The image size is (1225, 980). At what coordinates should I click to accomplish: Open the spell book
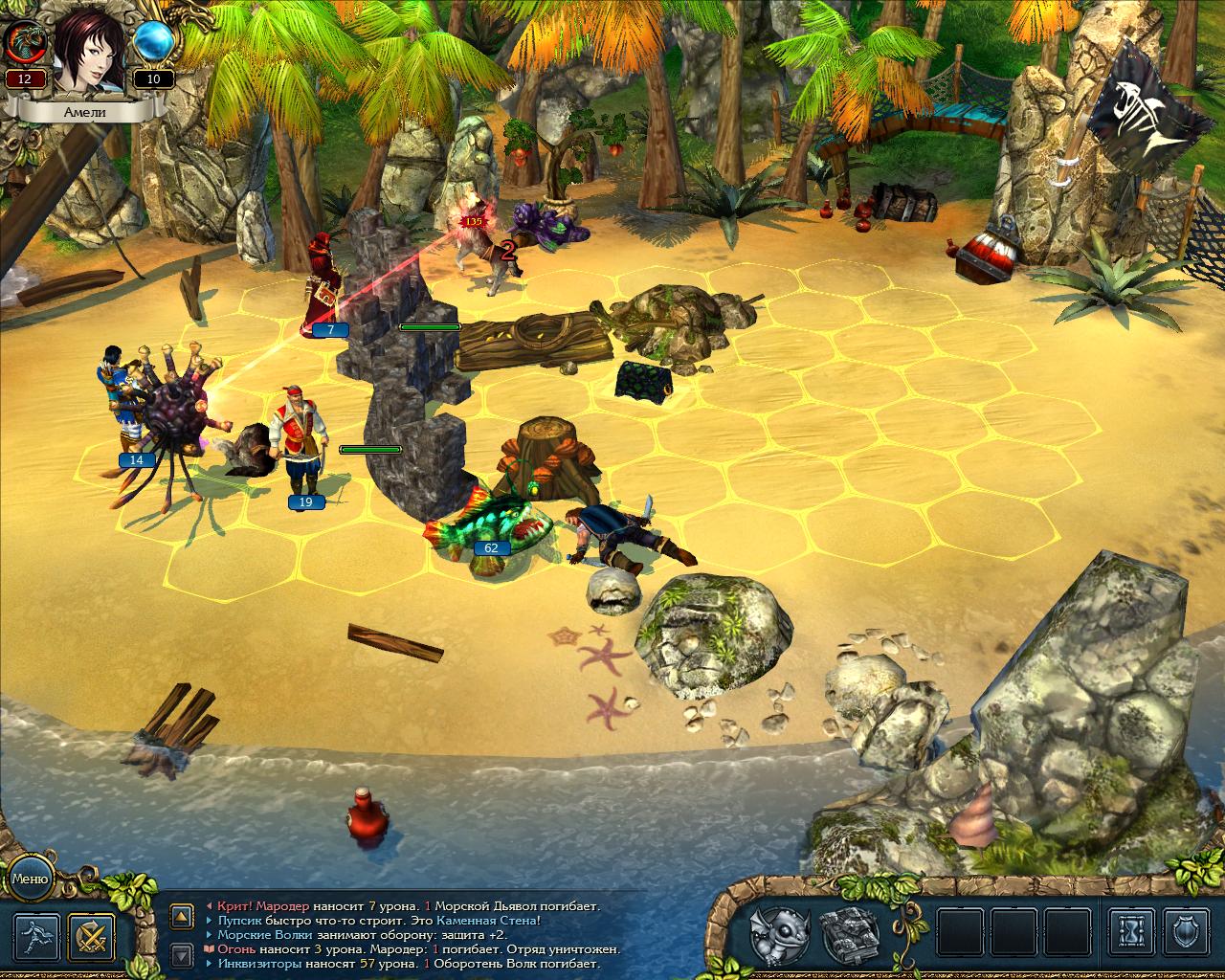pos(845,935)
